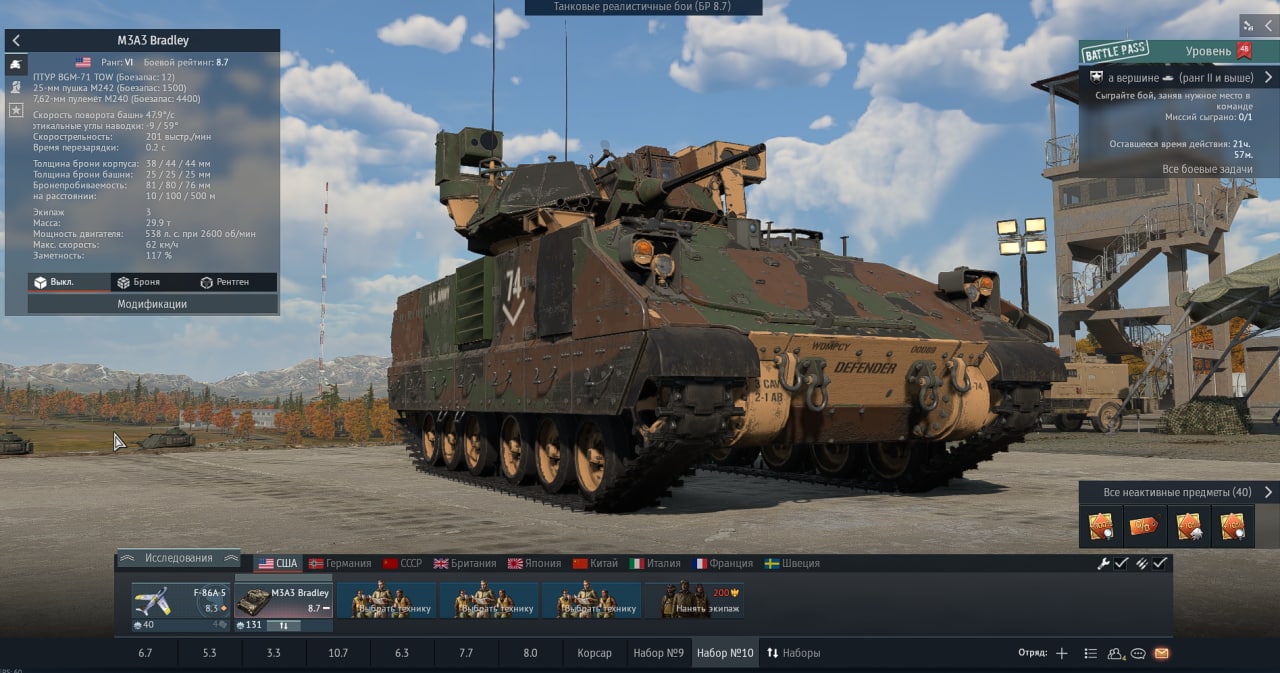Select the Германия nation tab
The width and height of the screenshot is (1280, 673).
click(340, 564)
